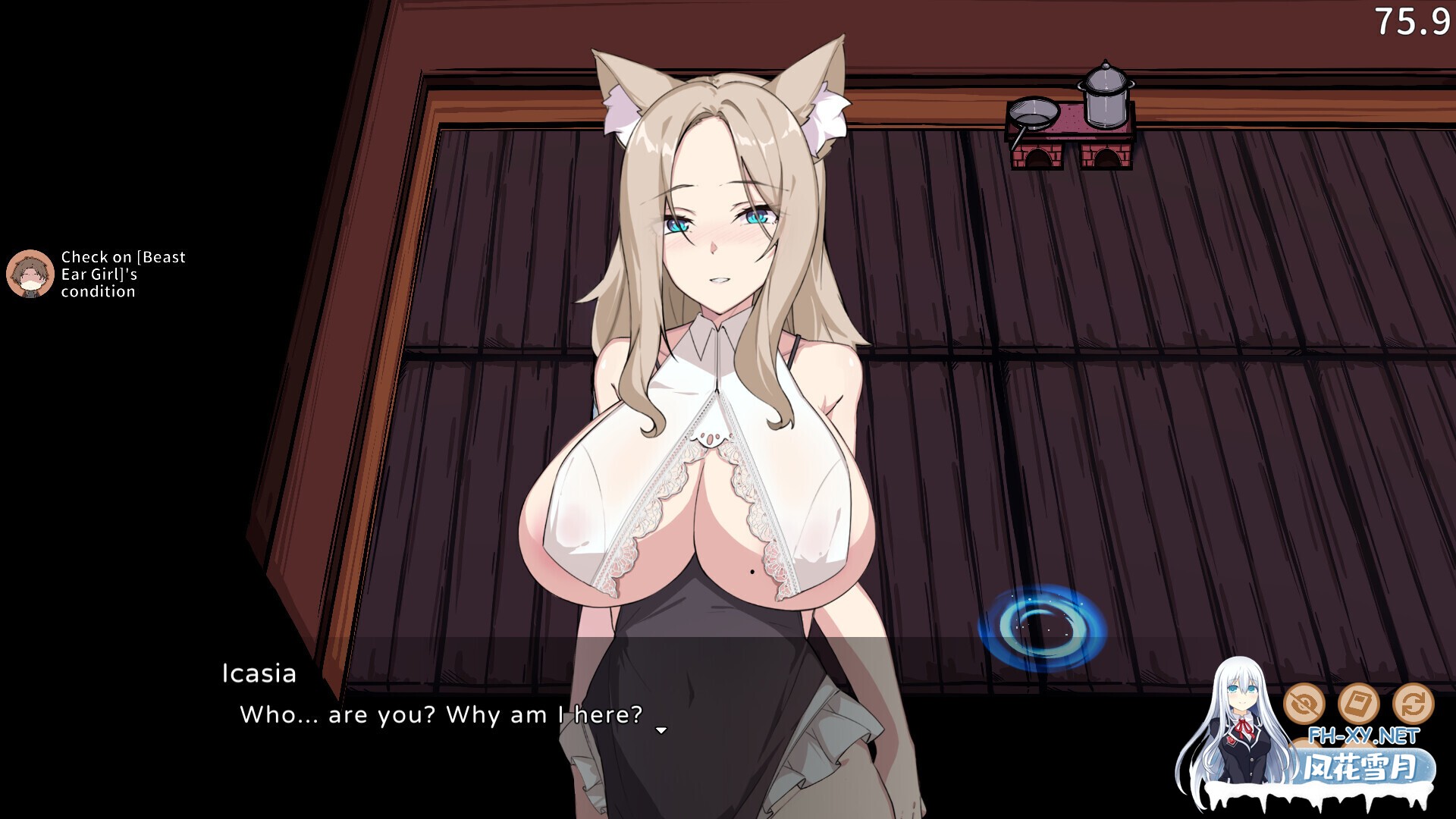The image size is (1456, 819).
Task: Toggle the UI visibility with the crossed-eye button
Action: (1304, 702)
